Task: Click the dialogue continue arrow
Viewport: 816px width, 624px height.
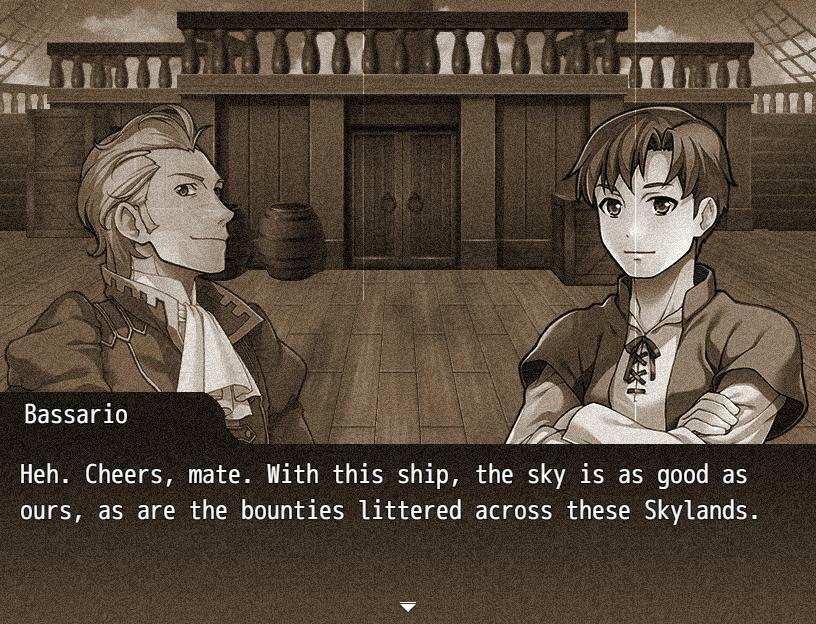Action: point(408,606)
